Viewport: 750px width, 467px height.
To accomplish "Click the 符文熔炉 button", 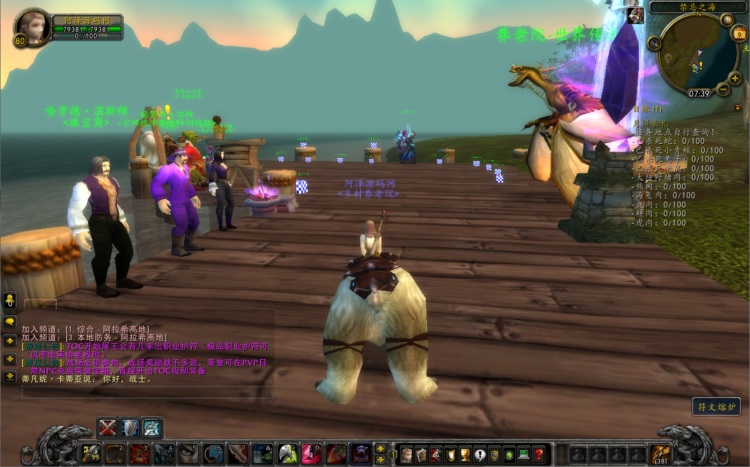I will coord(716,406).
